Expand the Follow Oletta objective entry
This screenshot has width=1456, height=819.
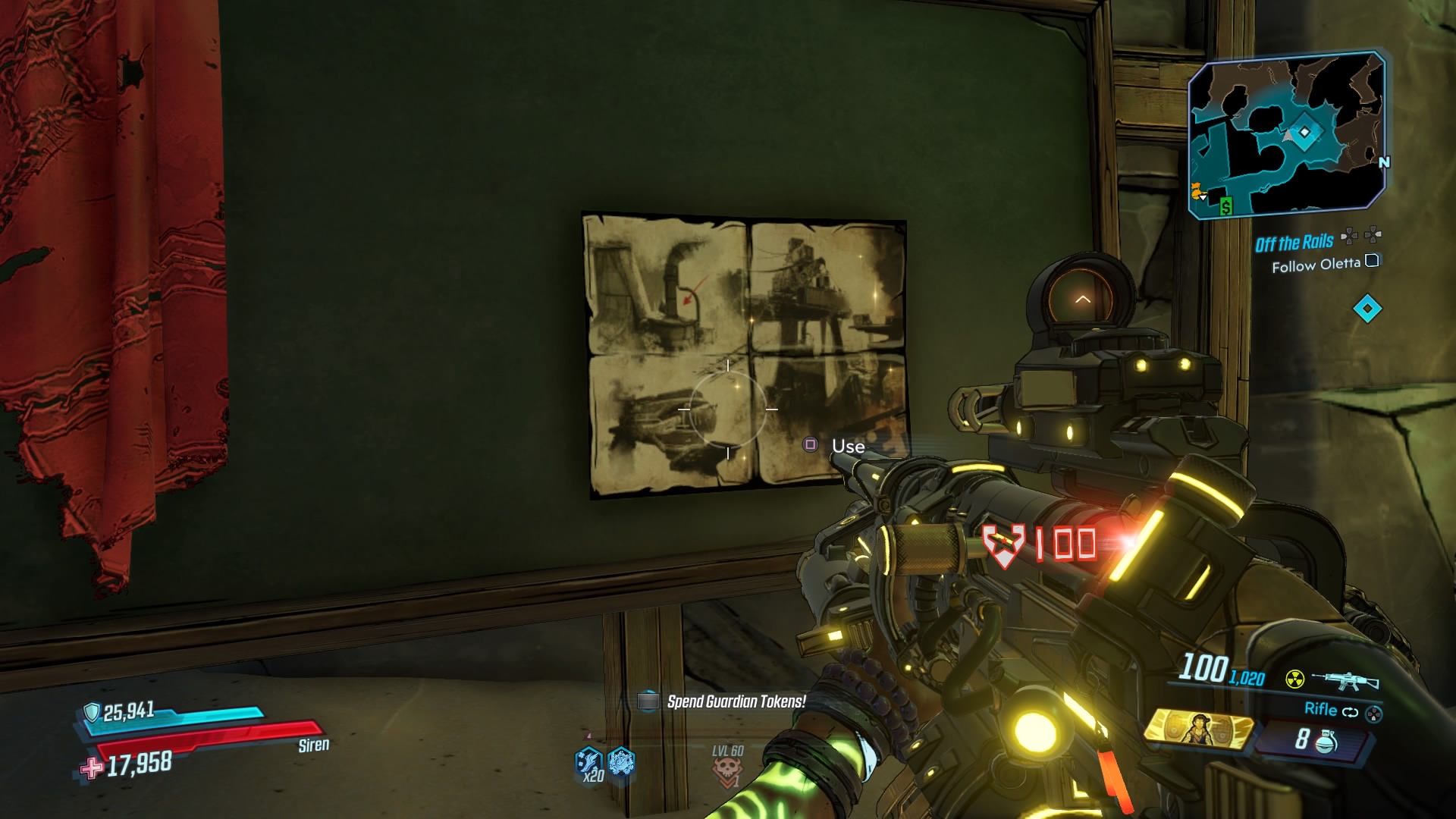1316,265
